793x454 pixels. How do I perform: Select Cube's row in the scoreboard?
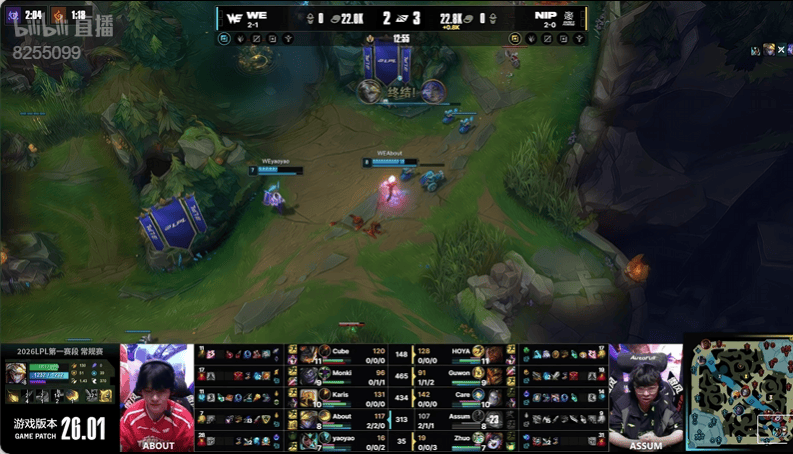click(x=340, y=353)
